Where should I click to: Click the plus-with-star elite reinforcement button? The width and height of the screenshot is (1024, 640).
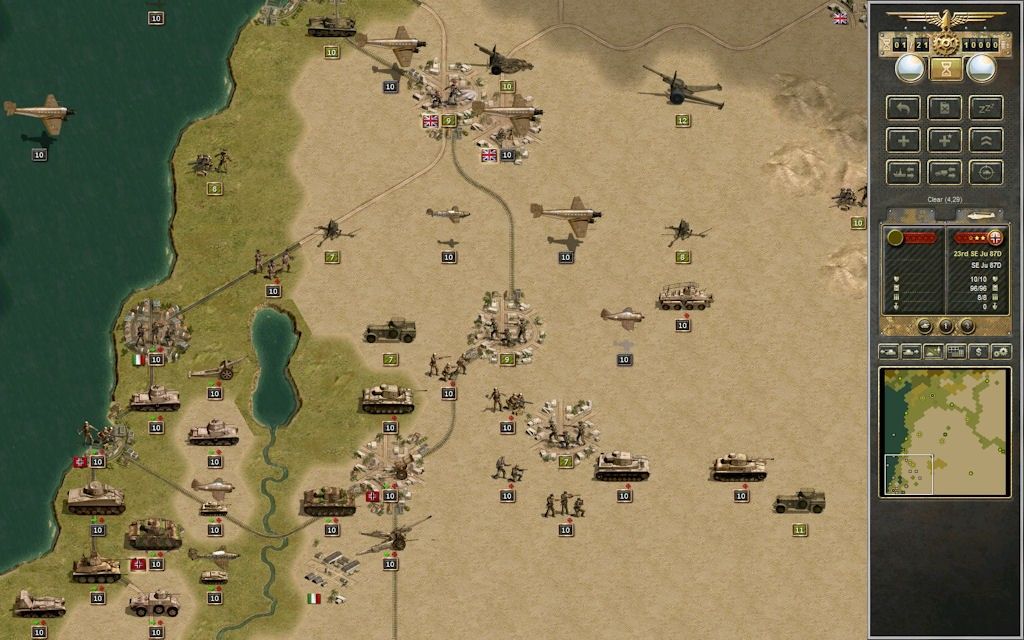944,140
